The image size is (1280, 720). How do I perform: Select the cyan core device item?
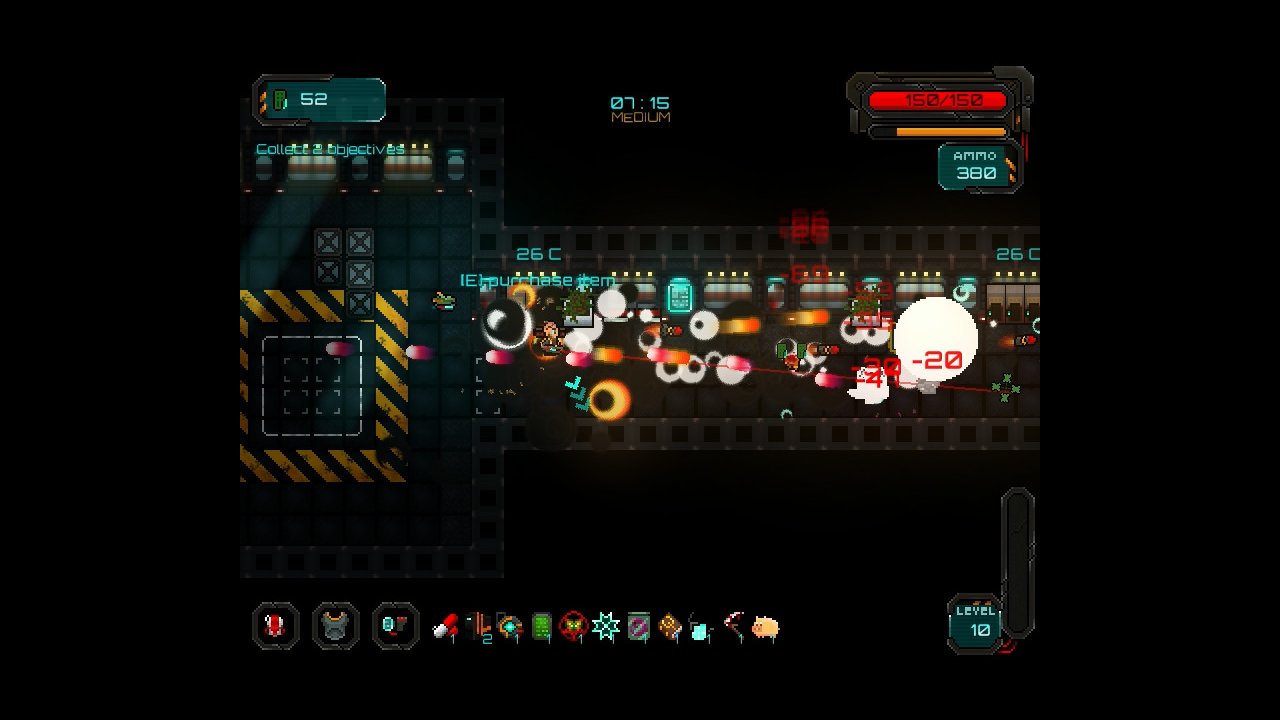pyautogui.click(x=510, y=628)
